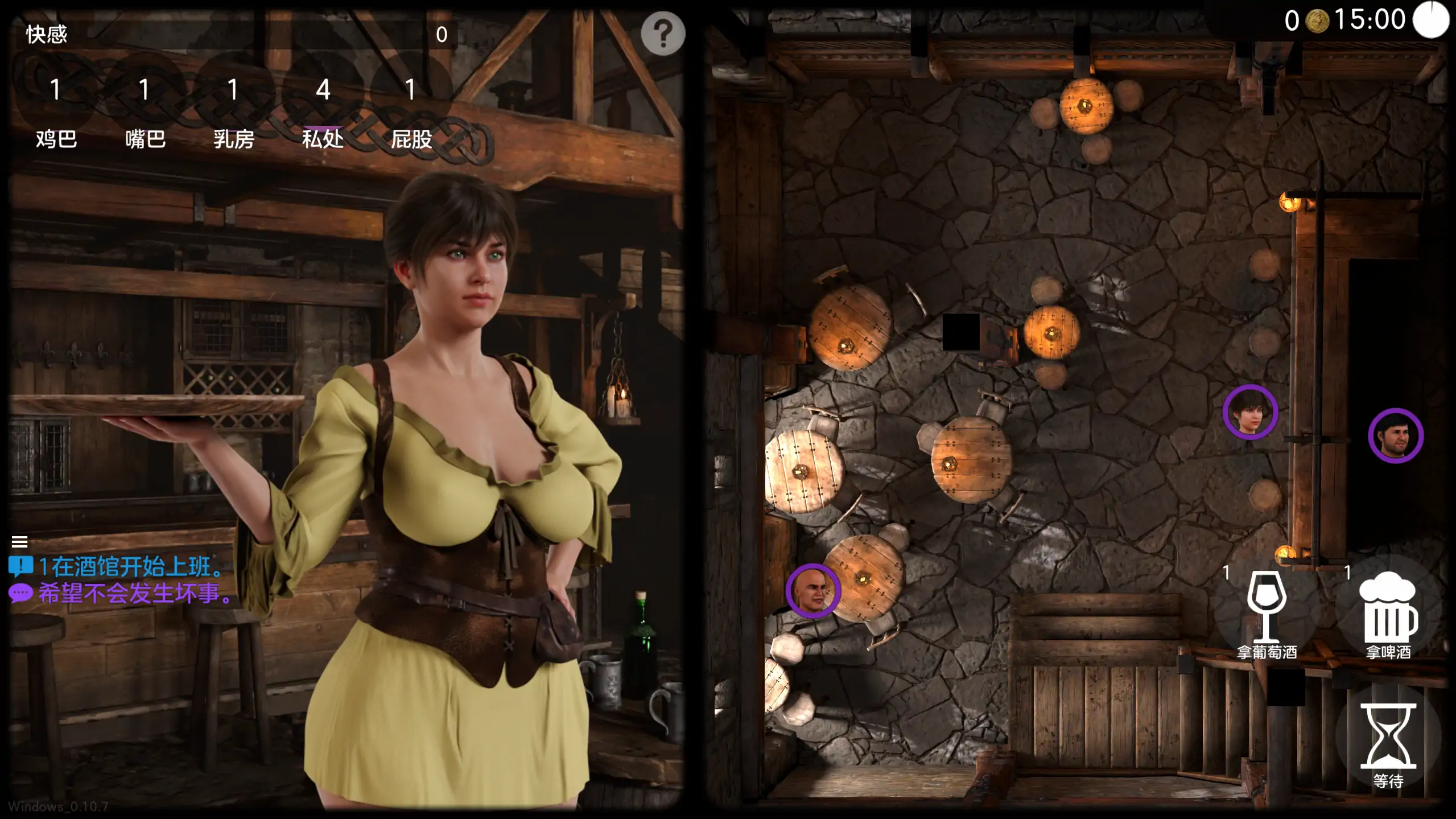Grab a beer using 拿啤酒 button
The image size is (1456, 819).
coord(1388,614)
